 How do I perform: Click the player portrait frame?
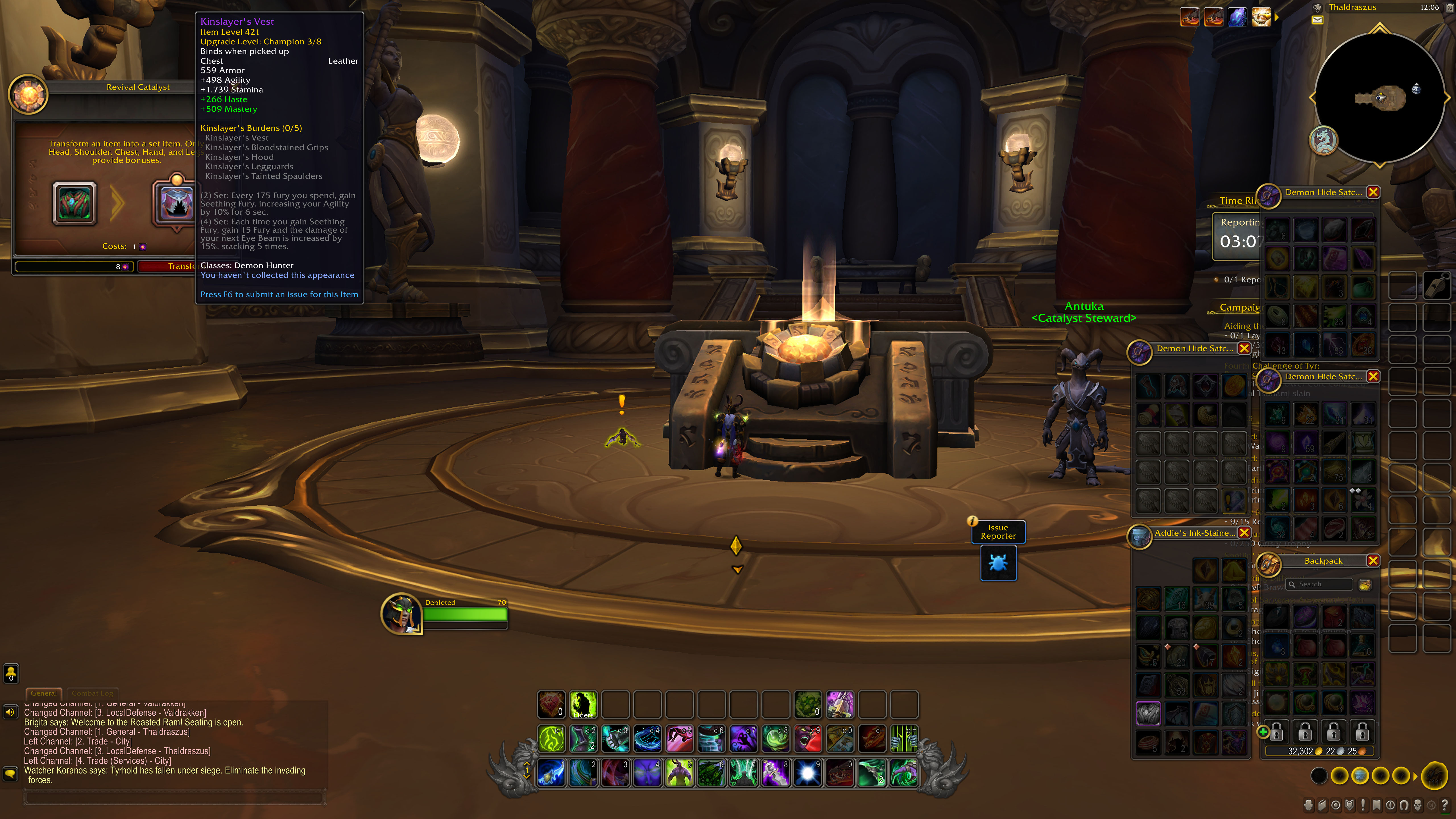click(x=401, y=614)
